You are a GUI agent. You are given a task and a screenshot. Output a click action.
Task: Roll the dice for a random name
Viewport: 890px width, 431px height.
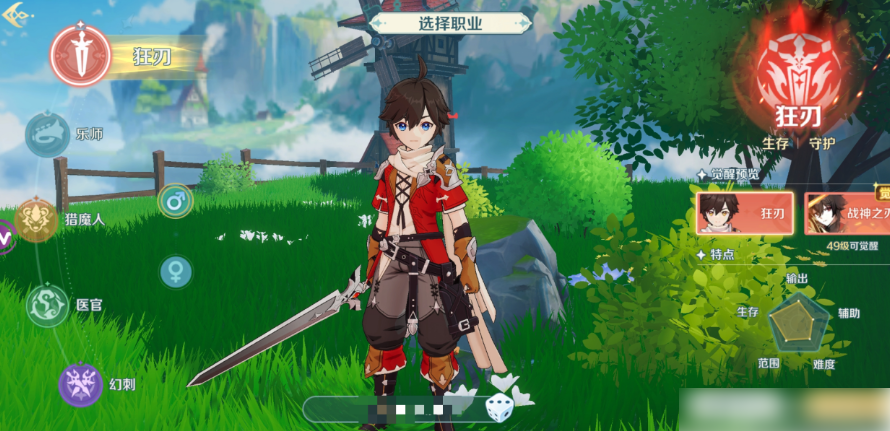498,407
